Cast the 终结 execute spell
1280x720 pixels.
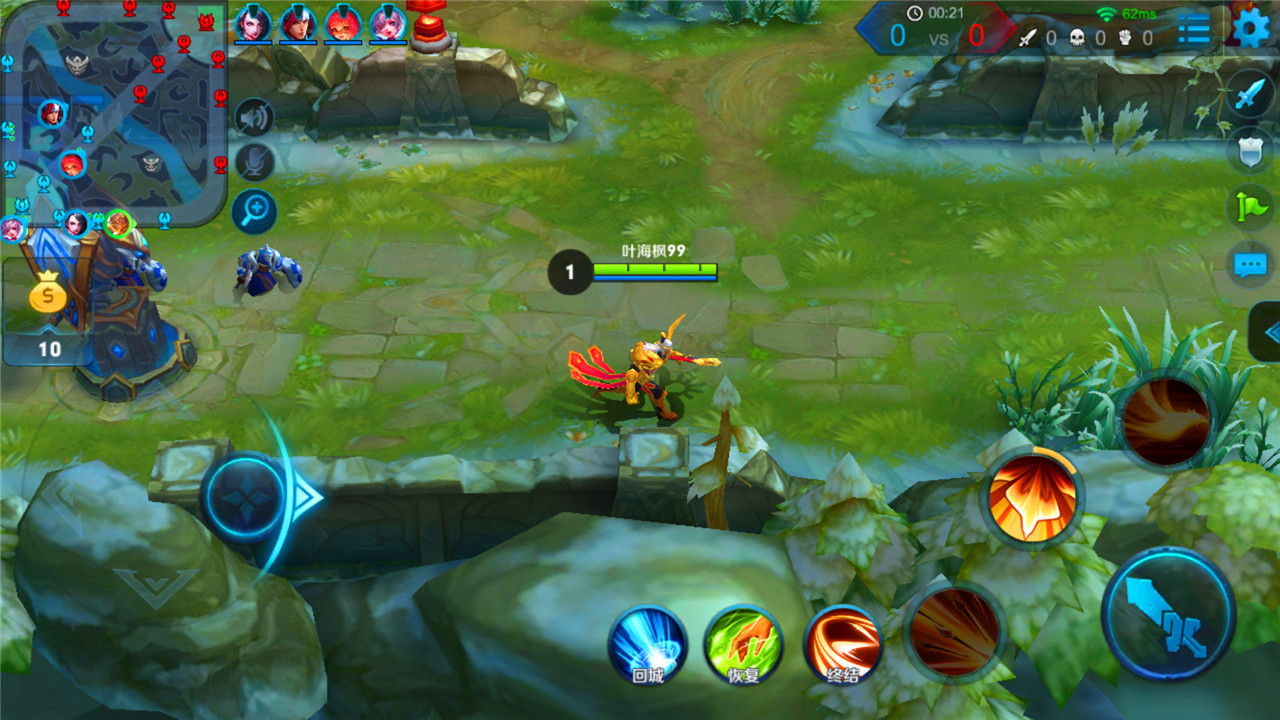click(x=843, y=645)
